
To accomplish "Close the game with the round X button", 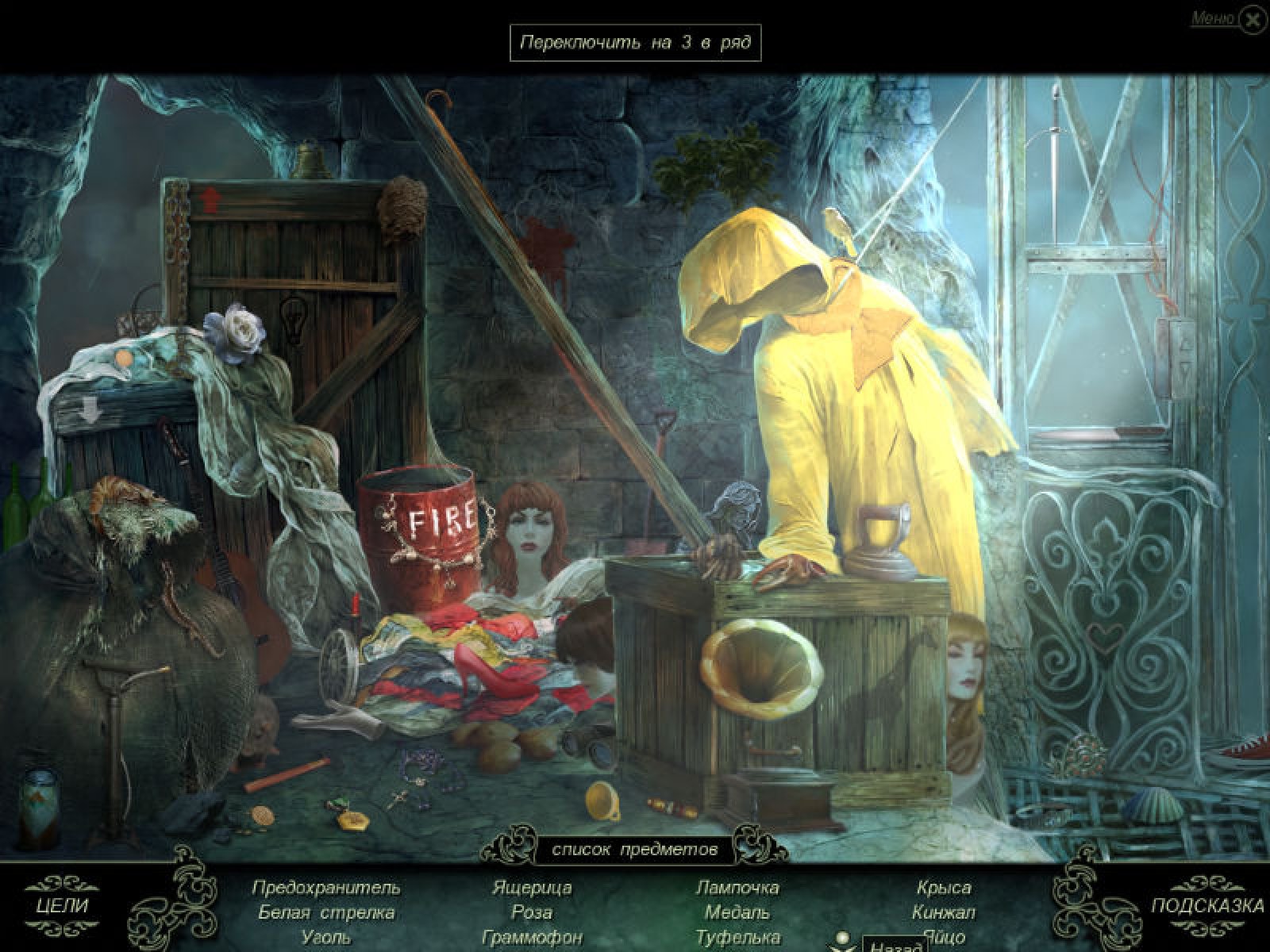I will point(1253,21).
